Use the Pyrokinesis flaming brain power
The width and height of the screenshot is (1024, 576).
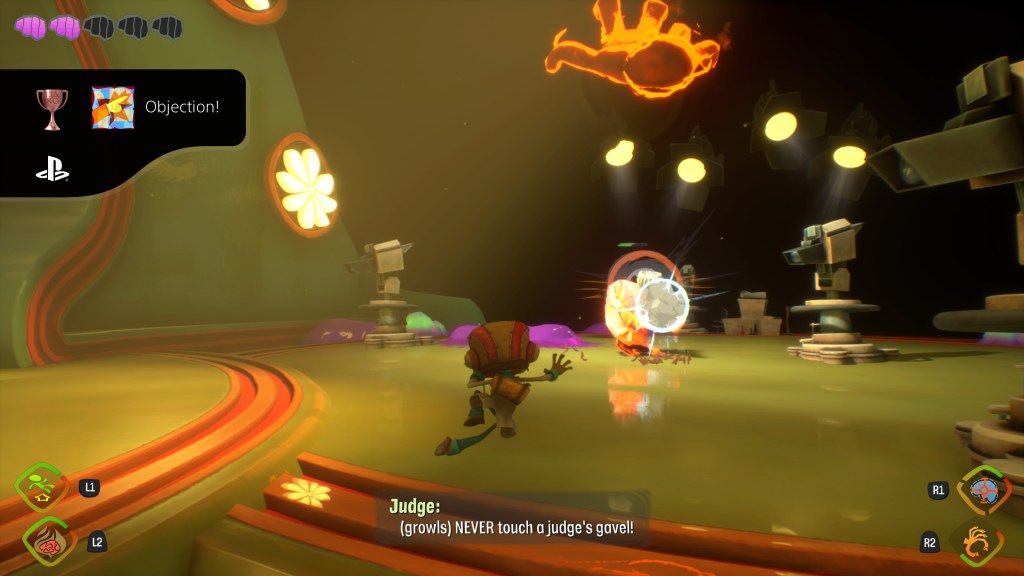(48, 541)
